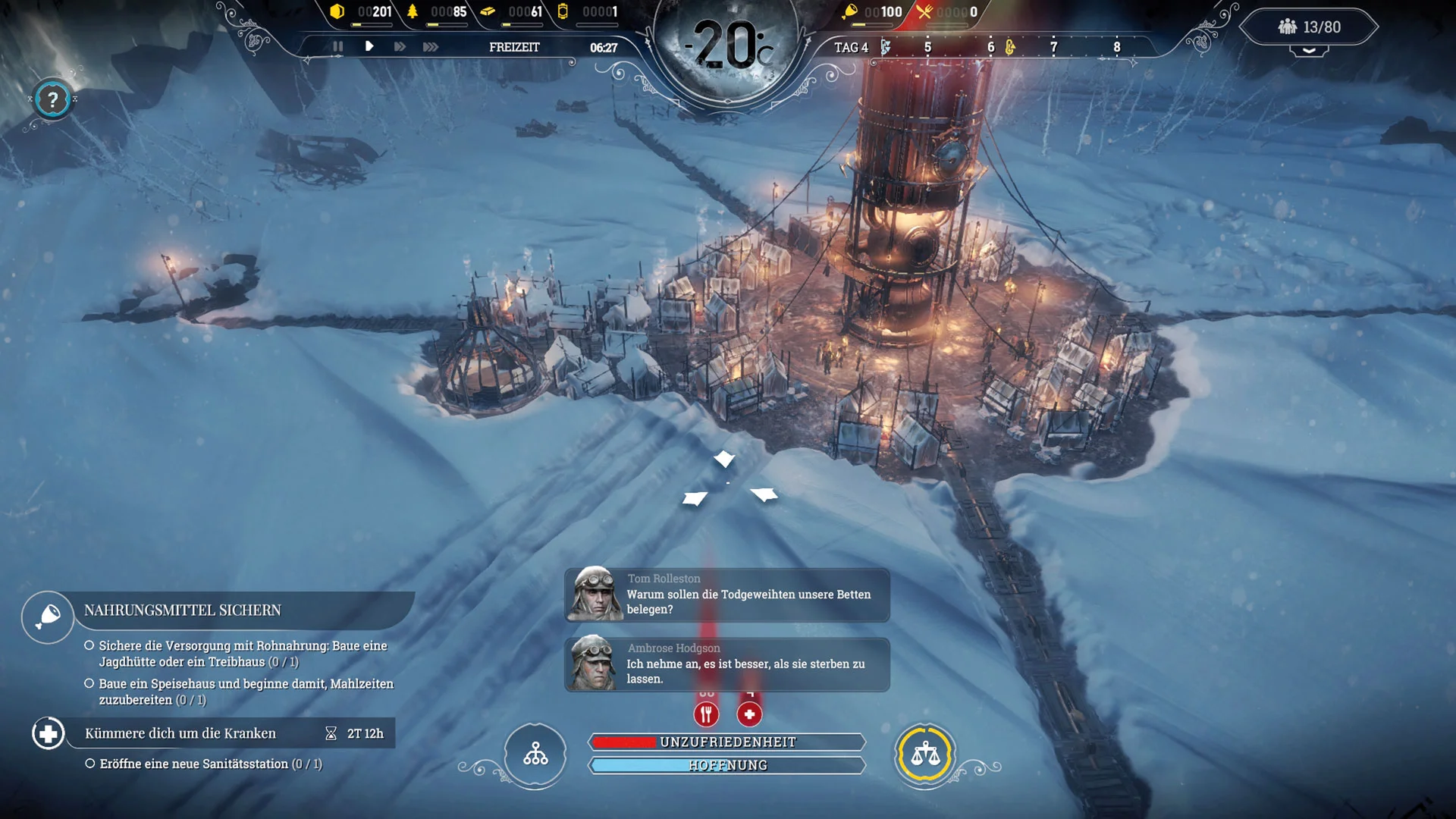Image resolution: width=1456 pixels, height=819 pixels.
Task: Click Tom Rolleston's comment
Action: (726, 595)
